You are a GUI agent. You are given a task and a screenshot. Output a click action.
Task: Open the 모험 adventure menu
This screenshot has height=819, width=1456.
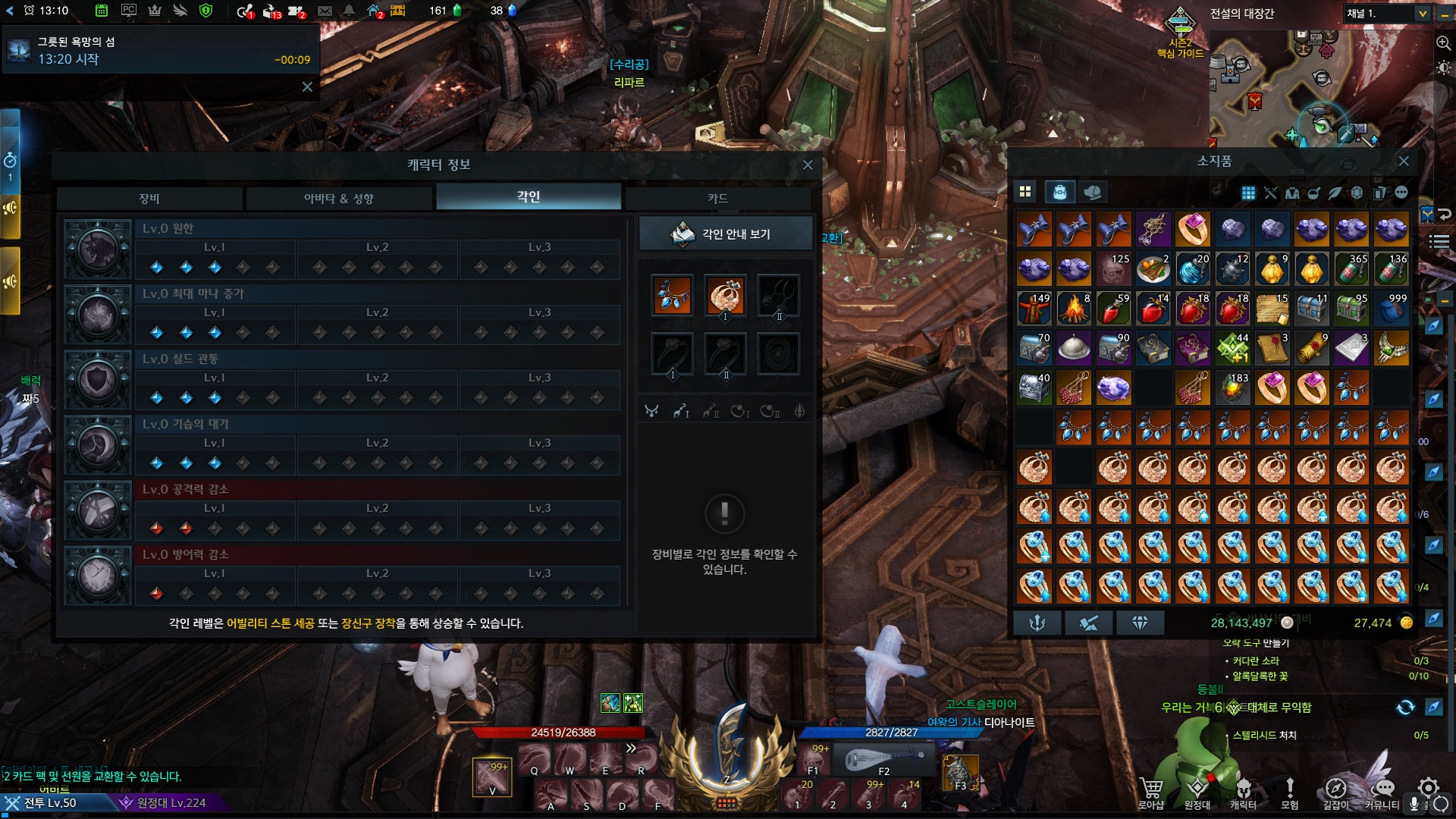point(1289,791)
